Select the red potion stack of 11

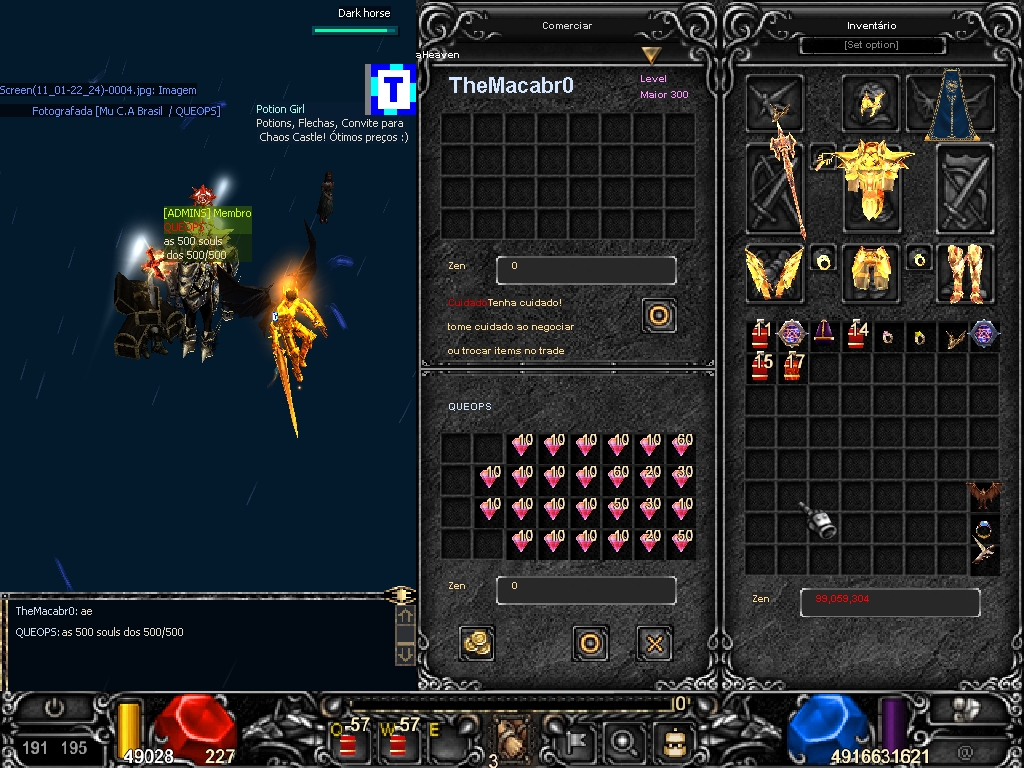click(x=762, y=335)
